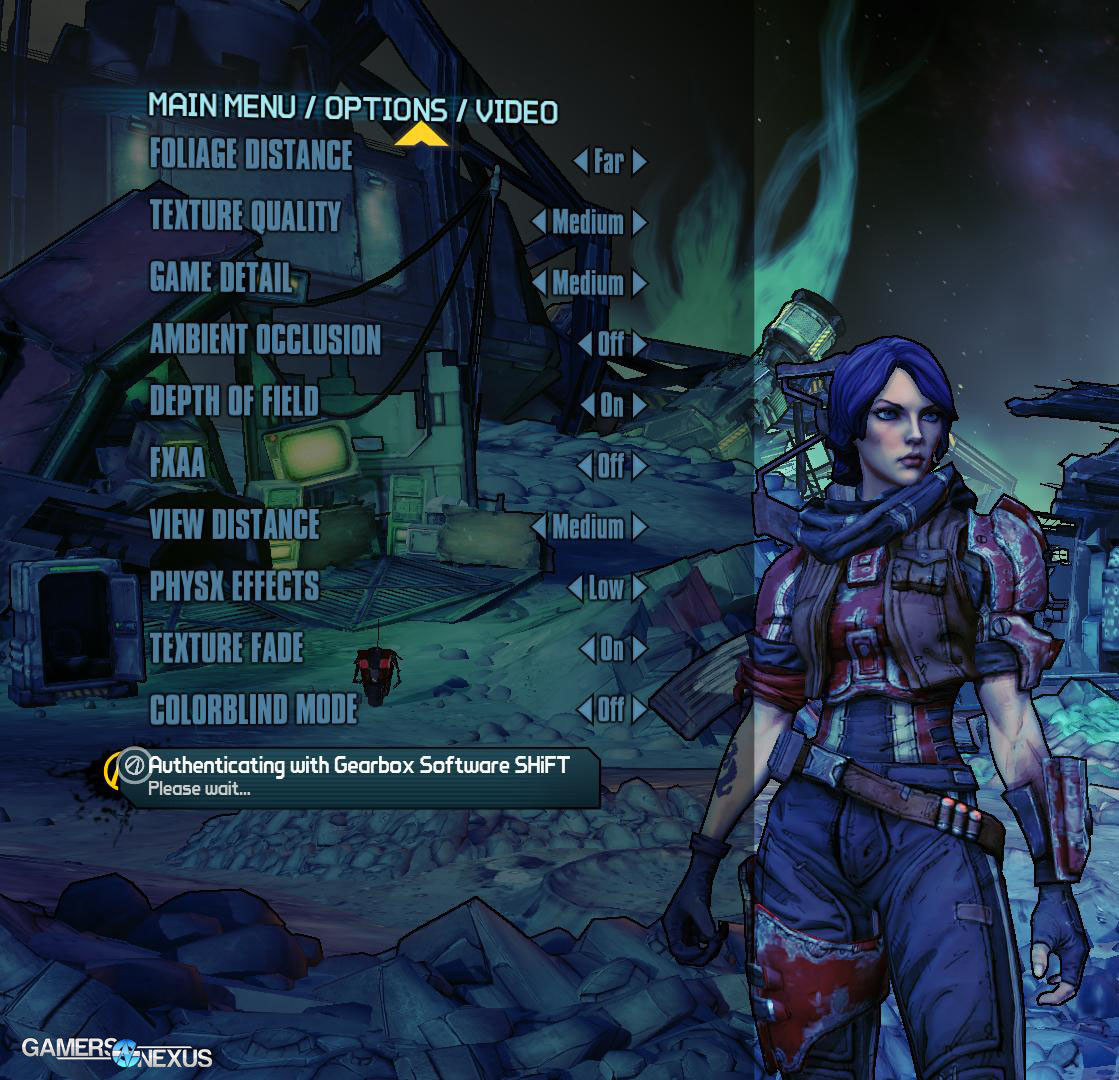This screenshot has height=1080, width=1119.
Task: Click the PhysX Effects menu label
Action: coord(234,586)
